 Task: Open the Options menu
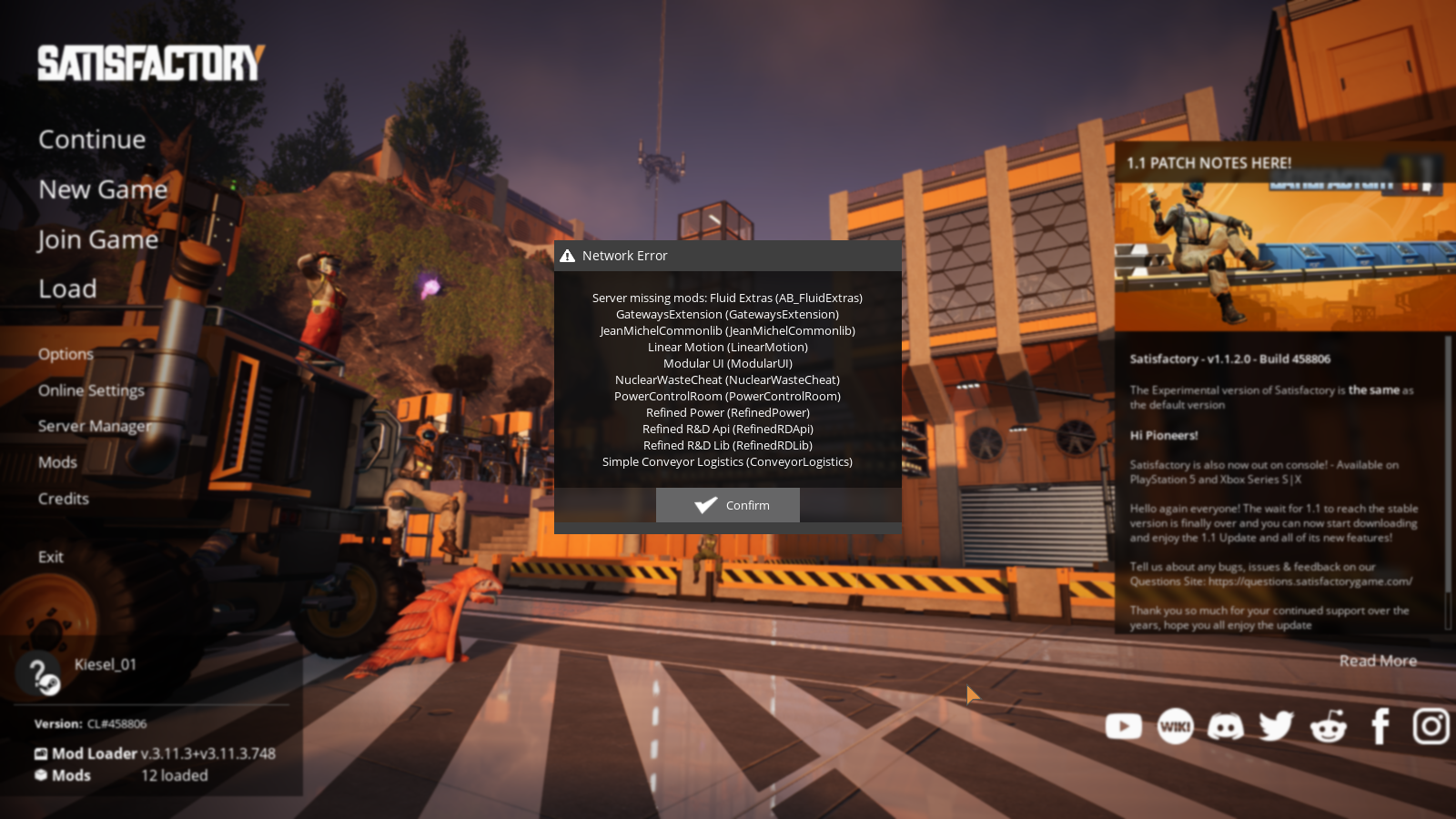coord(66,354)
